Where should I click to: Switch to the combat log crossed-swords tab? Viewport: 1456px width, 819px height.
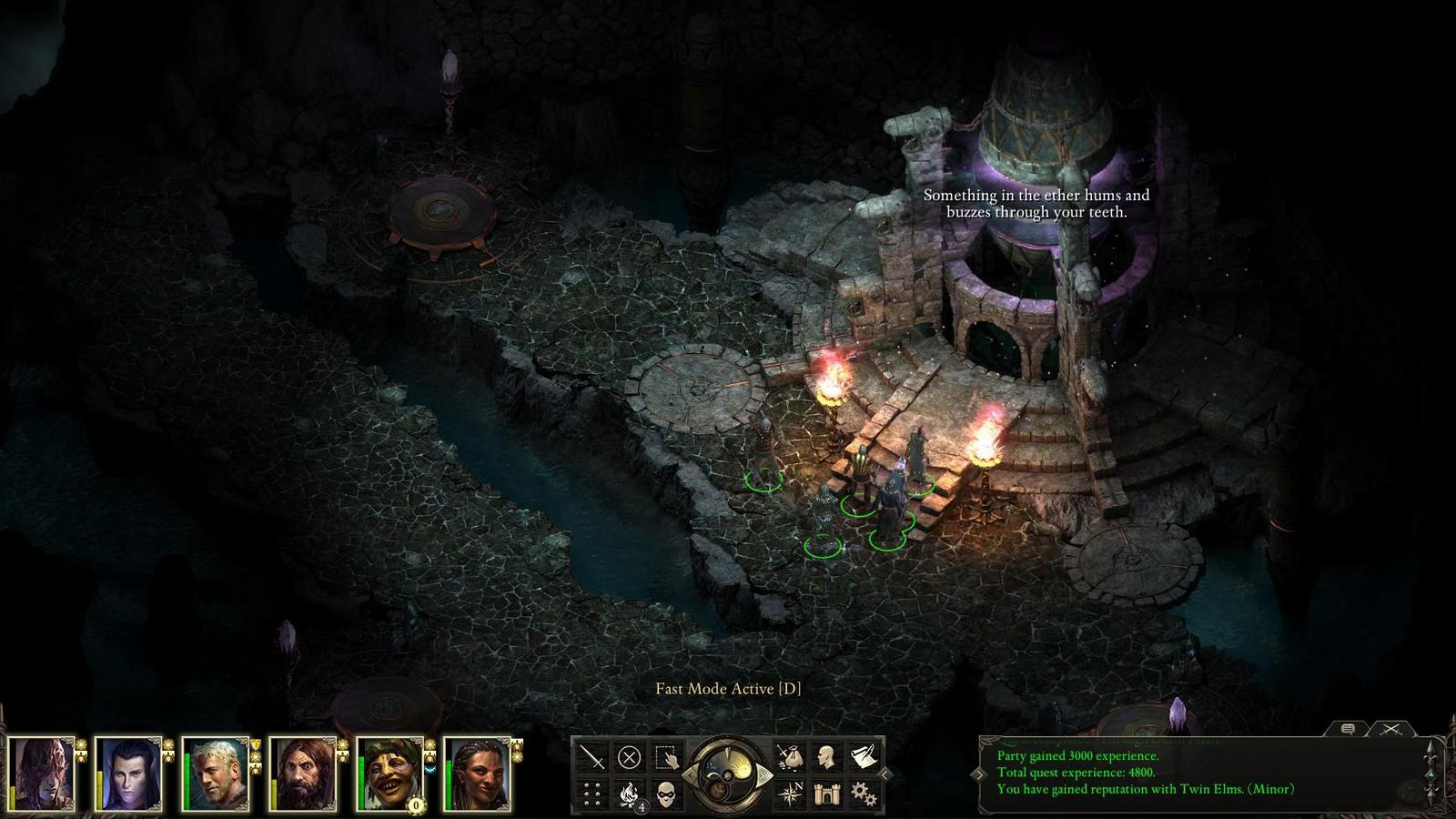[1390, 729]
